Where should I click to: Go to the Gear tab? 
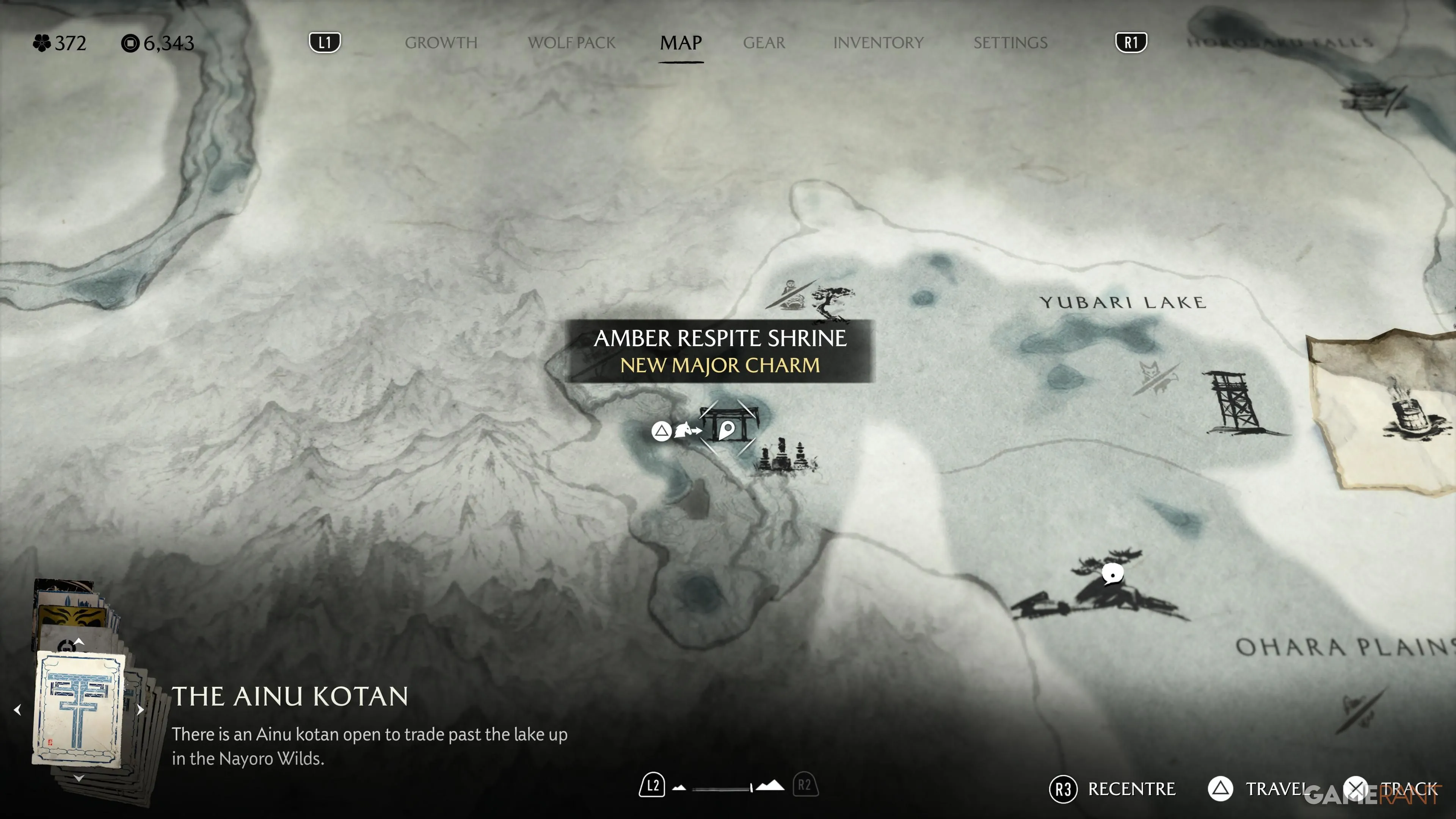(x=764, y=42)
